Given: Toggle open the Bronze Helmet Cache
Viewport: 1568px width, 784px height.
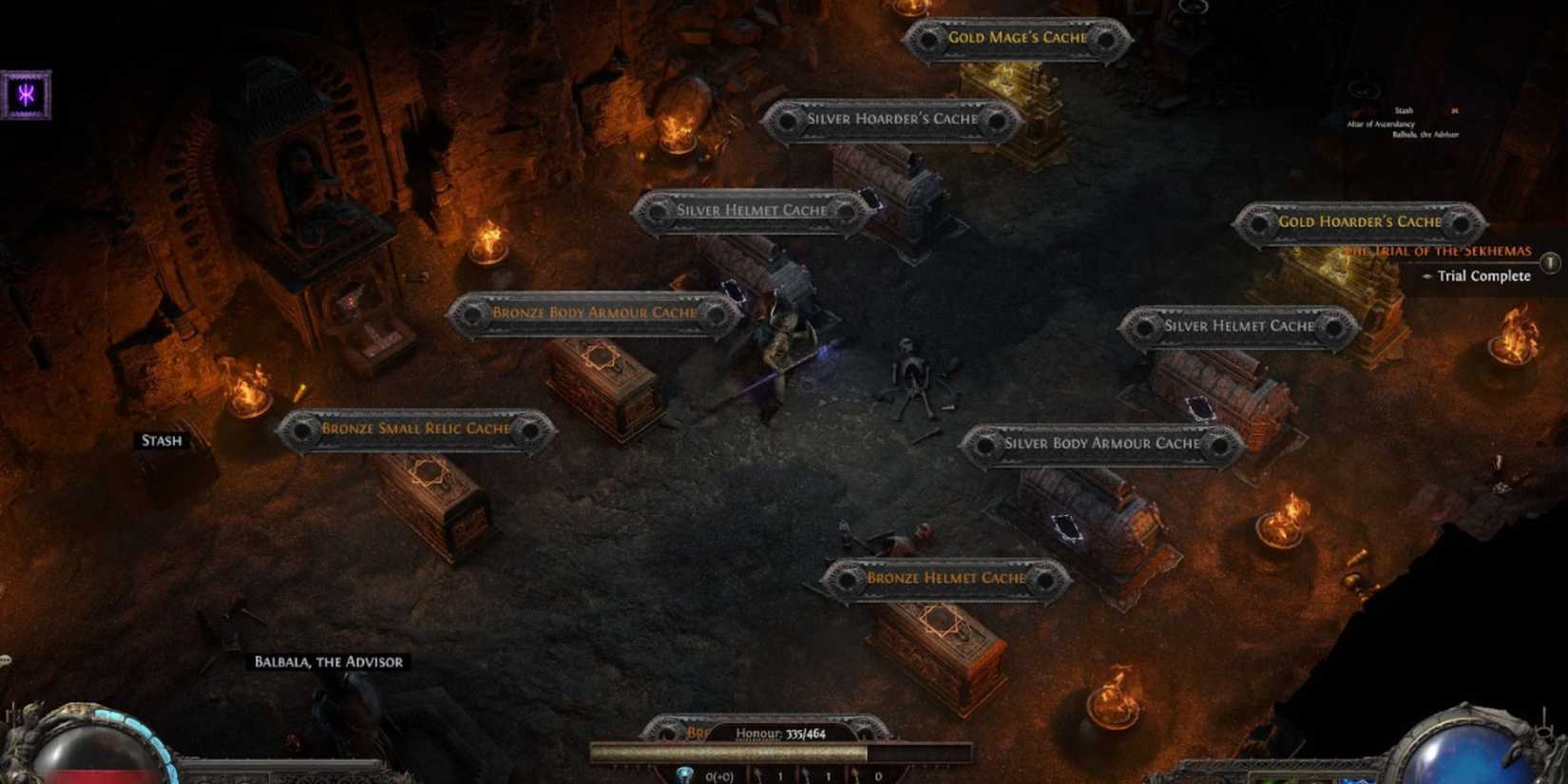Looking at the screenshot, I should 947,577.
